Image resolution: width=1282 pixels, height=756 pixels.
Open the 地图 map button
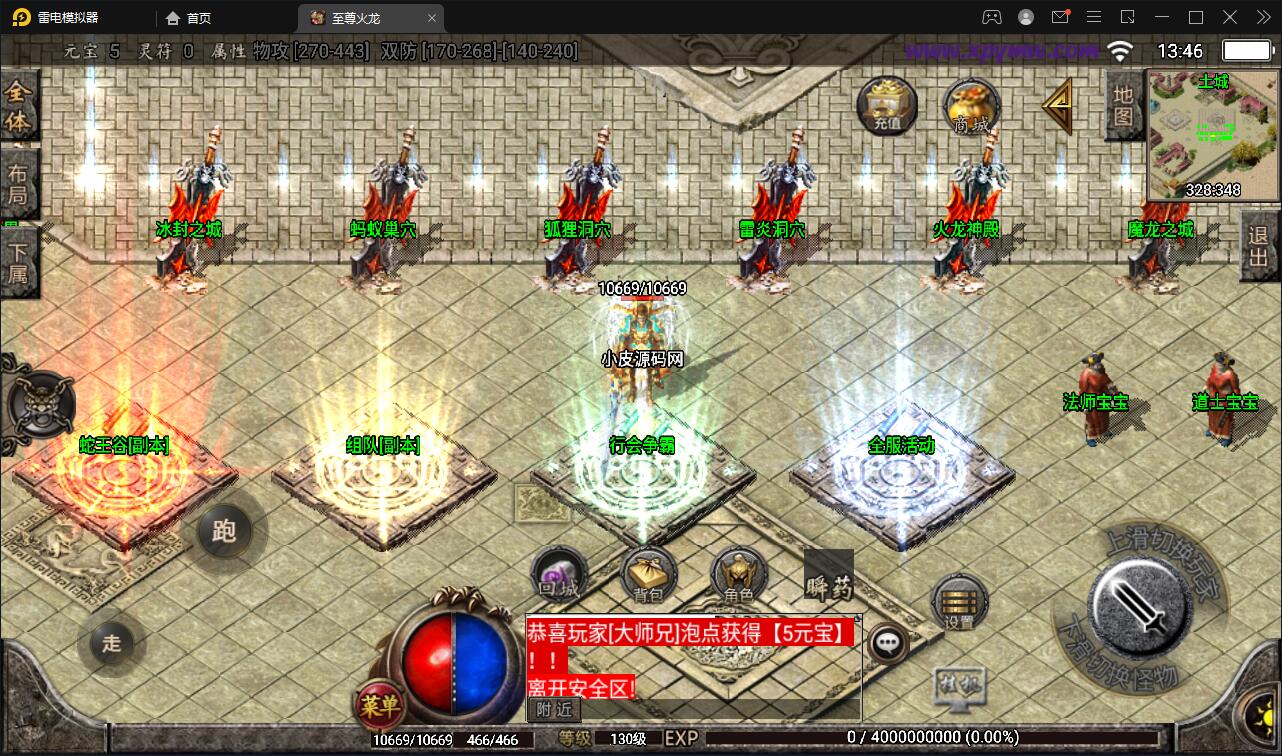[x=1123, y=105]
